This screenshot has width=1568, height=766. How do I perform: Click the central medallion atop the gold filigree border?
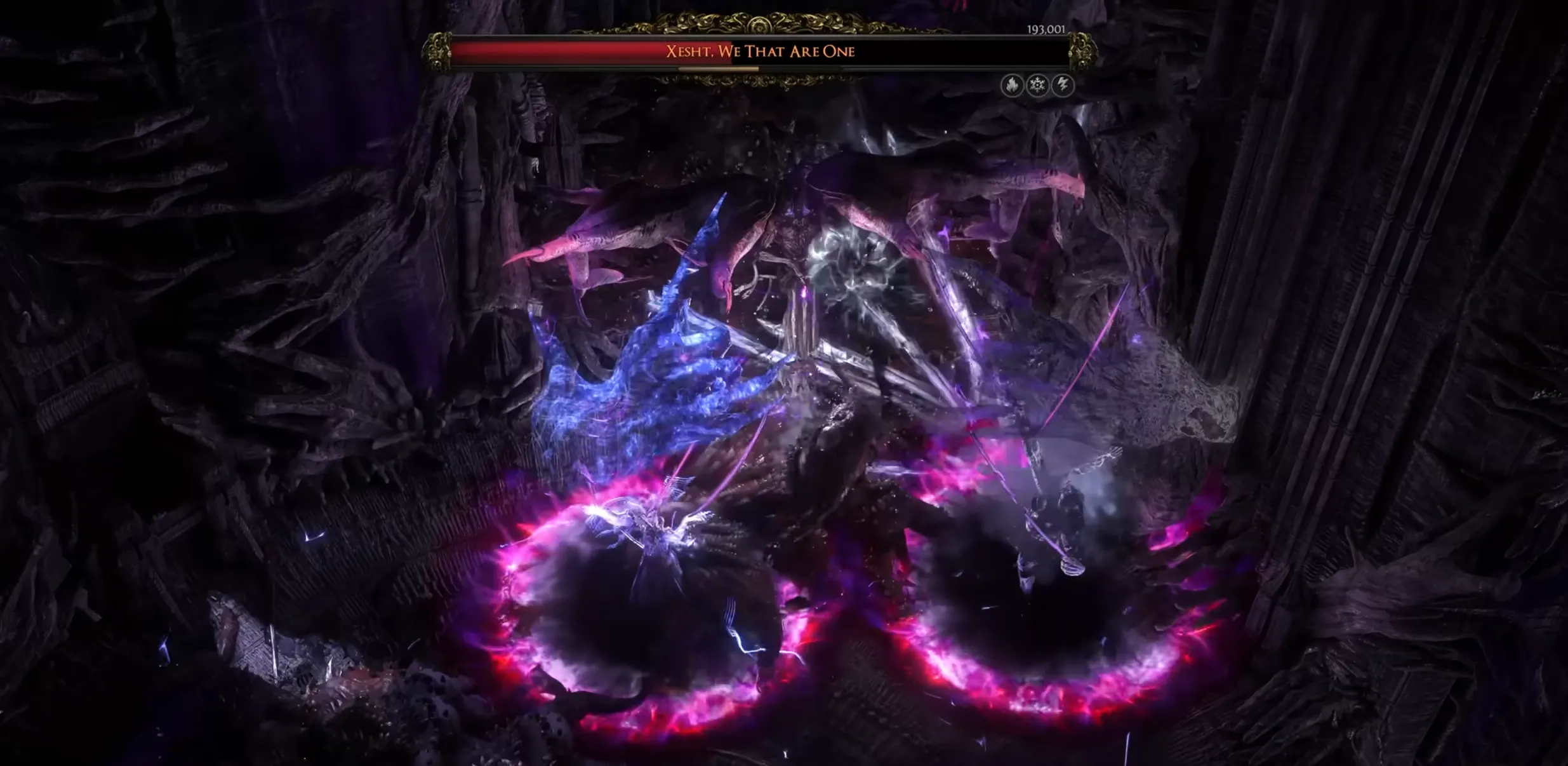point(758,25)
